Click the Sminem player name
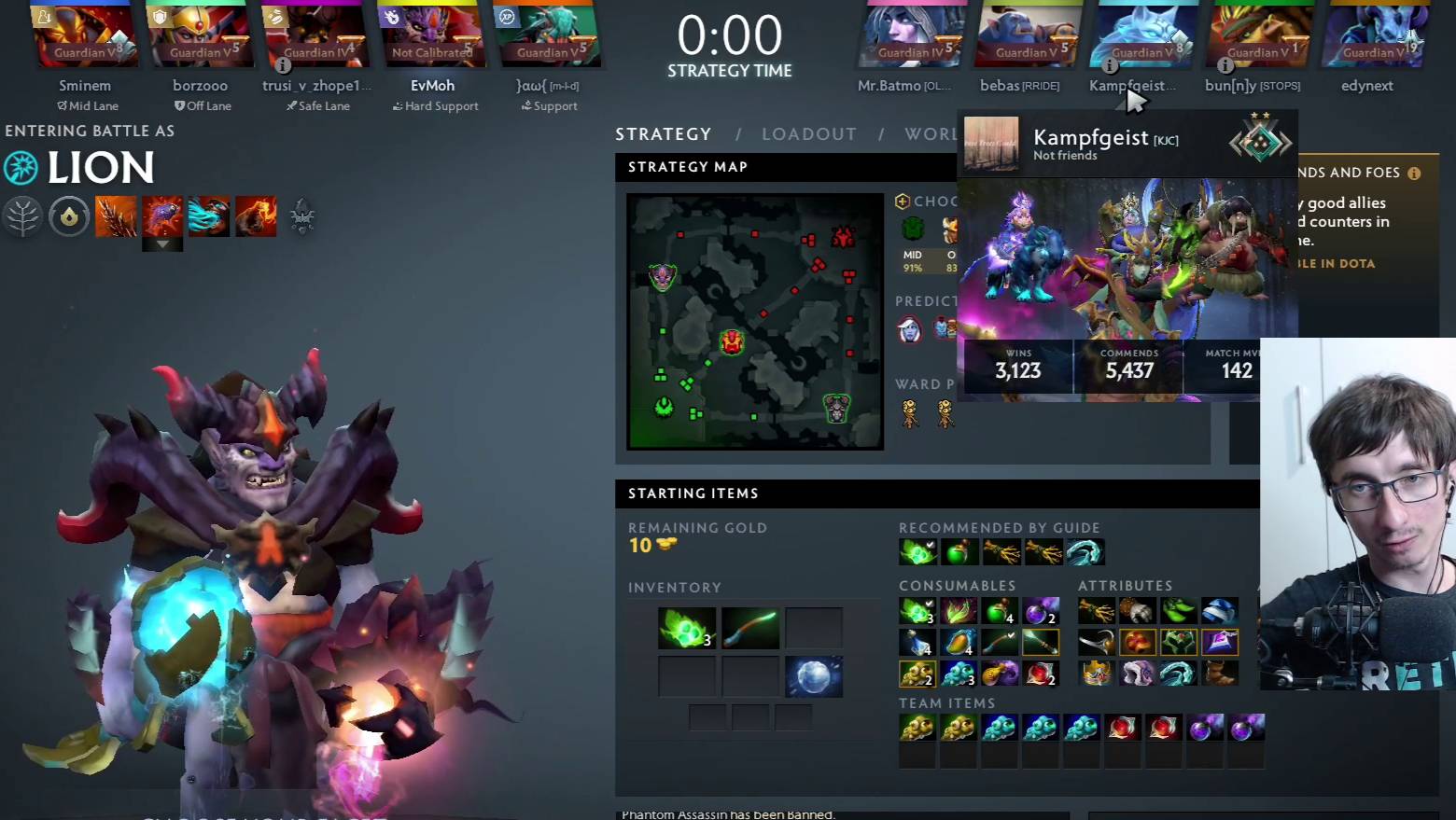Viewport: 1456px width, 820px height. pos(84,85)
